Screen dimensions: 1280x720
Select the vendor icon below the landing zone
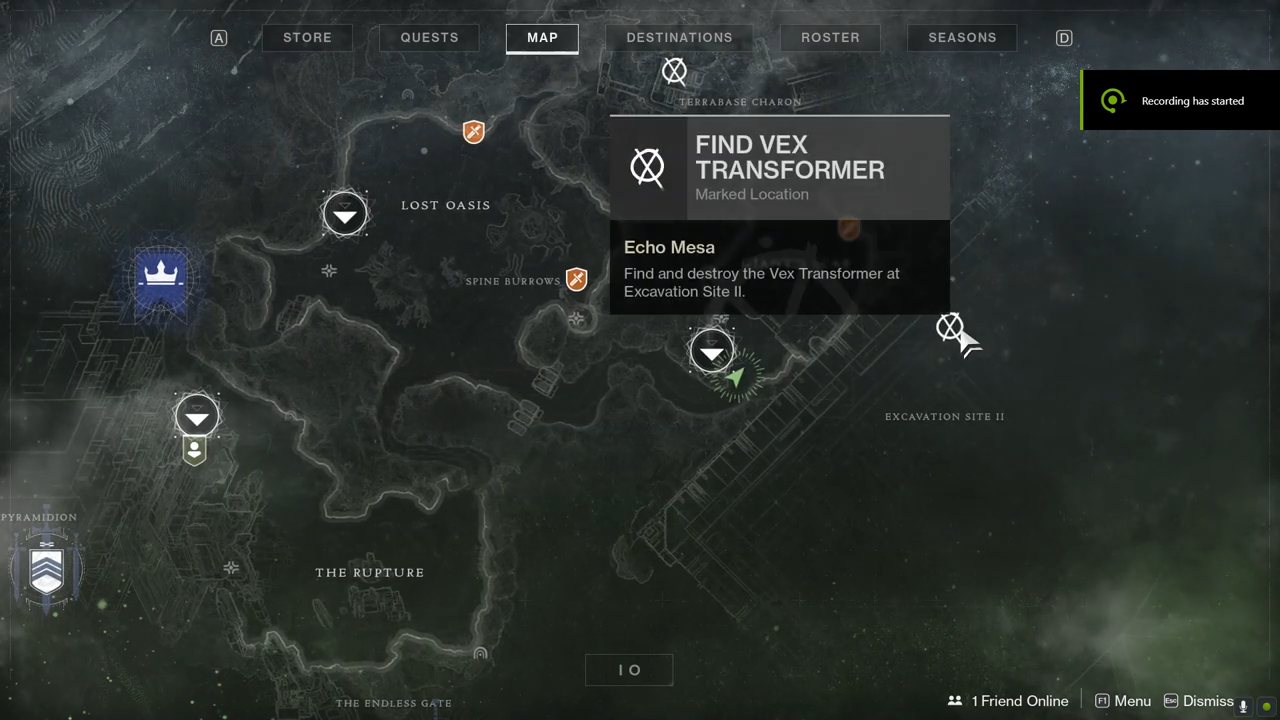pos(195,451)
